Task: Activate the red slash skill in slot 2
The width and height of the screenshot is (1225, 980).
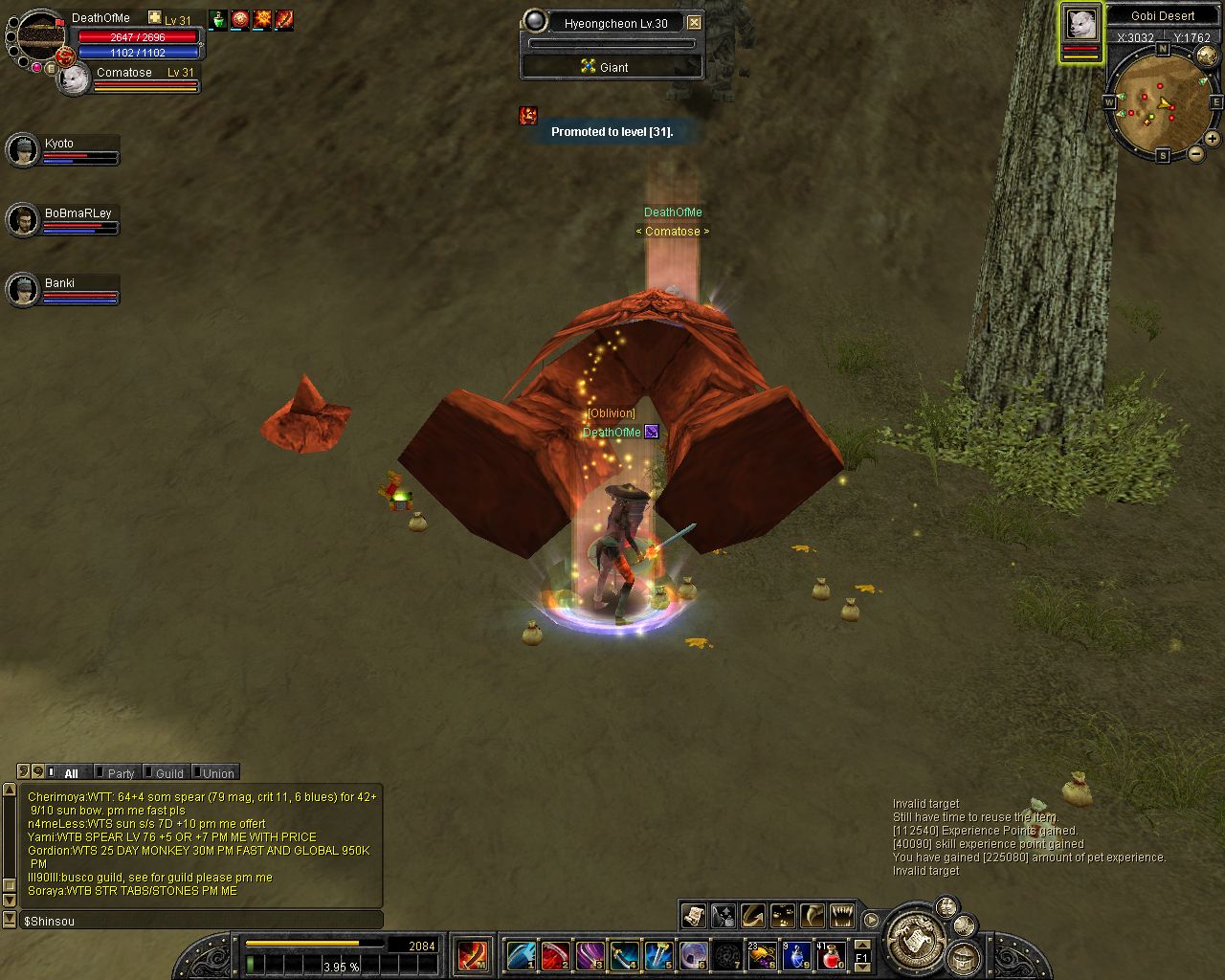Action: pyautogui.click(x=556, y=955)
